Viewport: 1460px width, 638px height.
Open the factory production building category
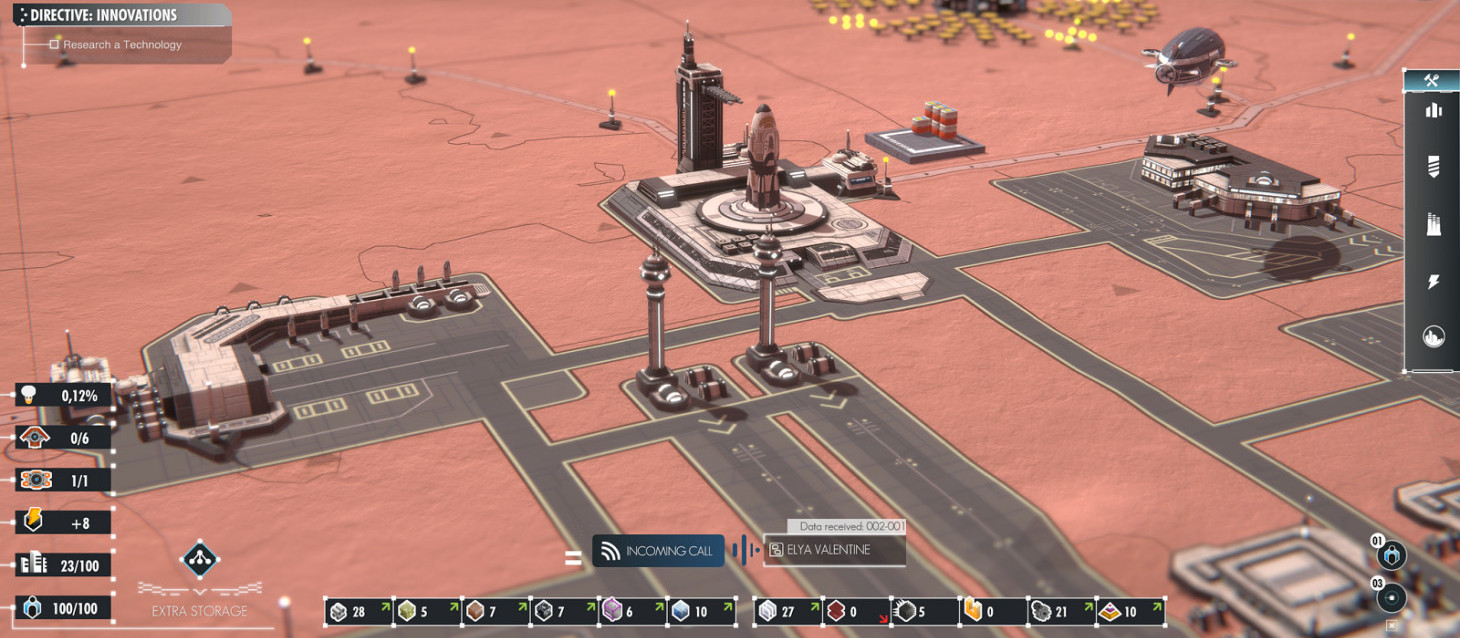point(1432,224)
